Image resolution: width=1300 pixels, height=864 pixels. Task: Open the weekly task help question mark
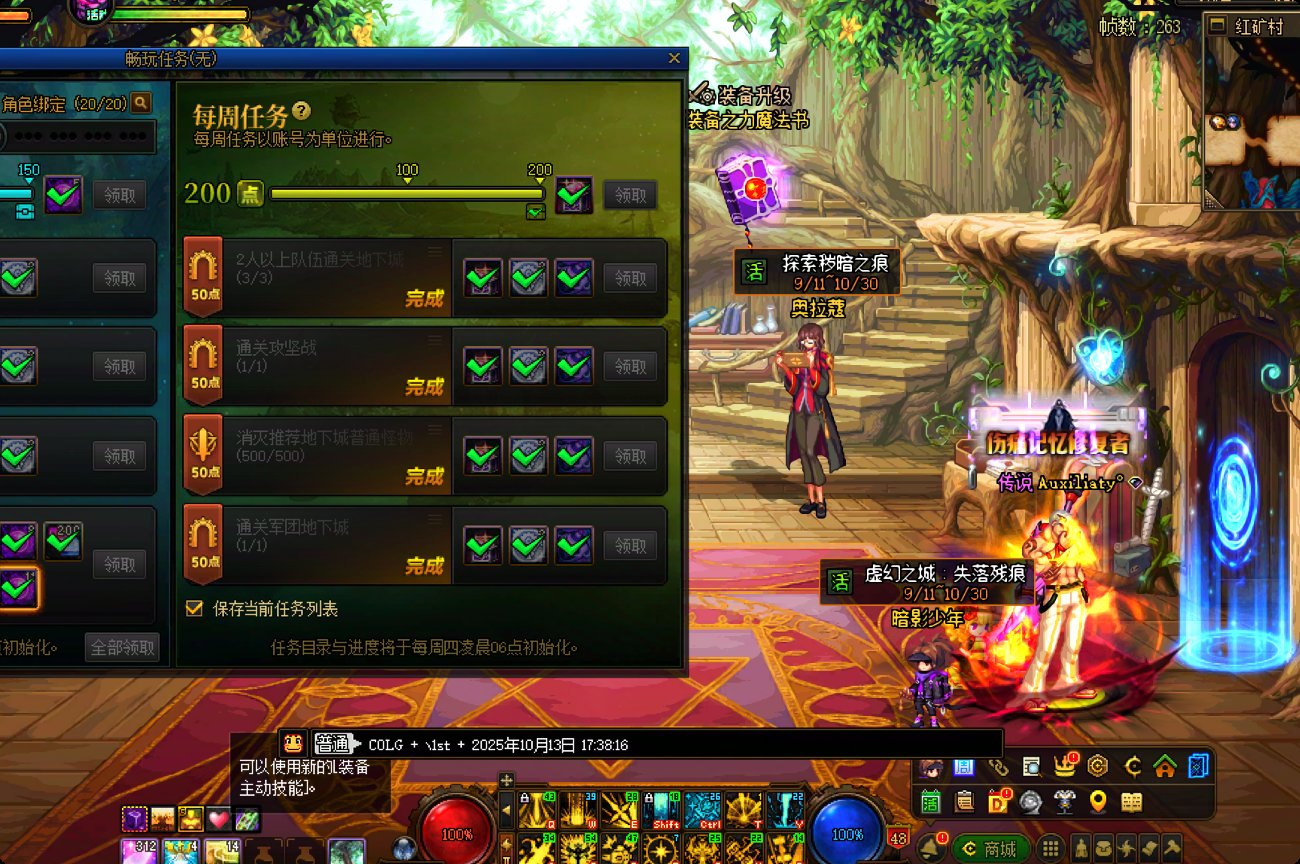coord(301,112)
